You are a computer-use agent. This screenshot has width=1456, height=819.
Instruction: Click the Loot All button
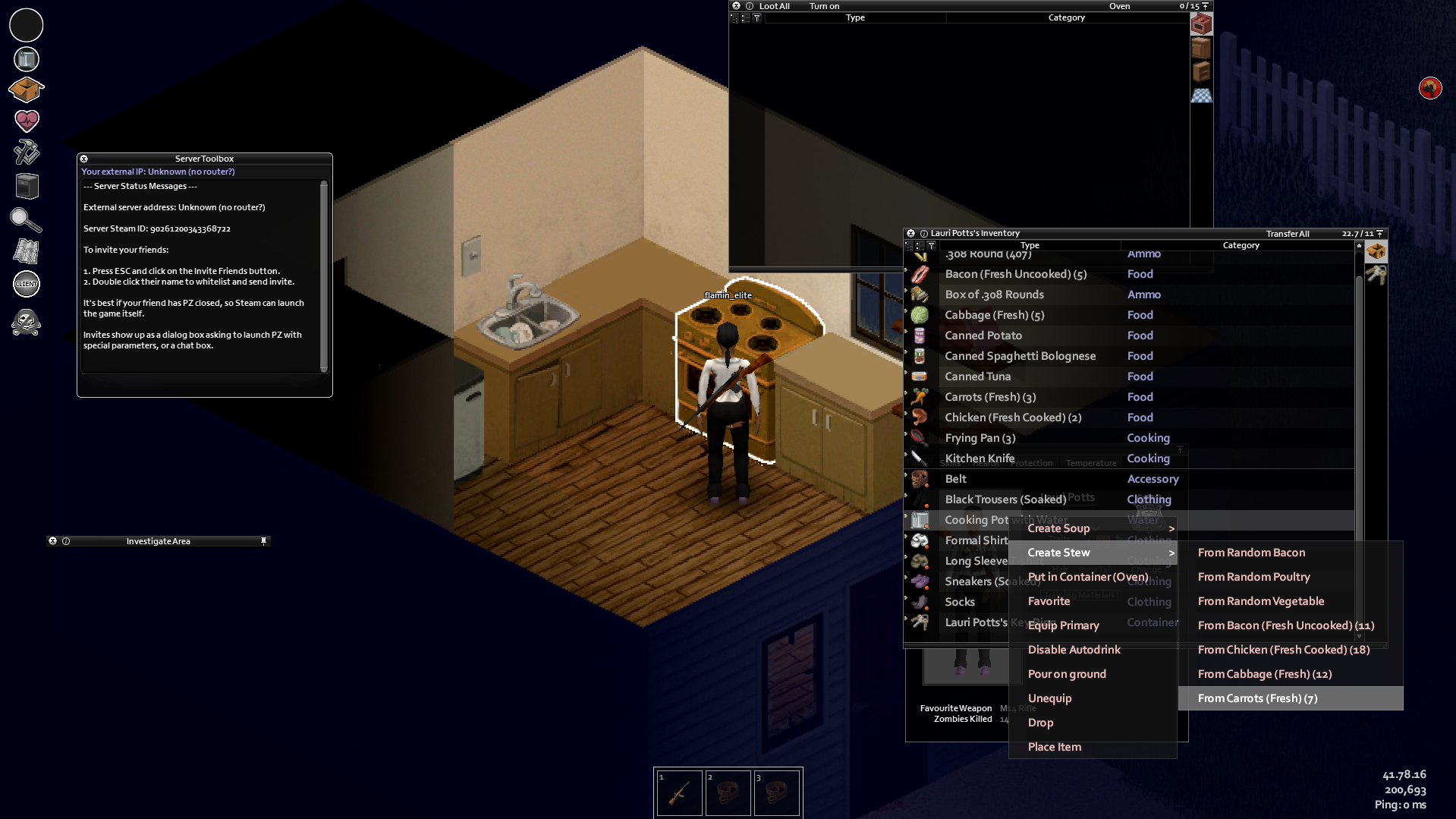point(774,5)
